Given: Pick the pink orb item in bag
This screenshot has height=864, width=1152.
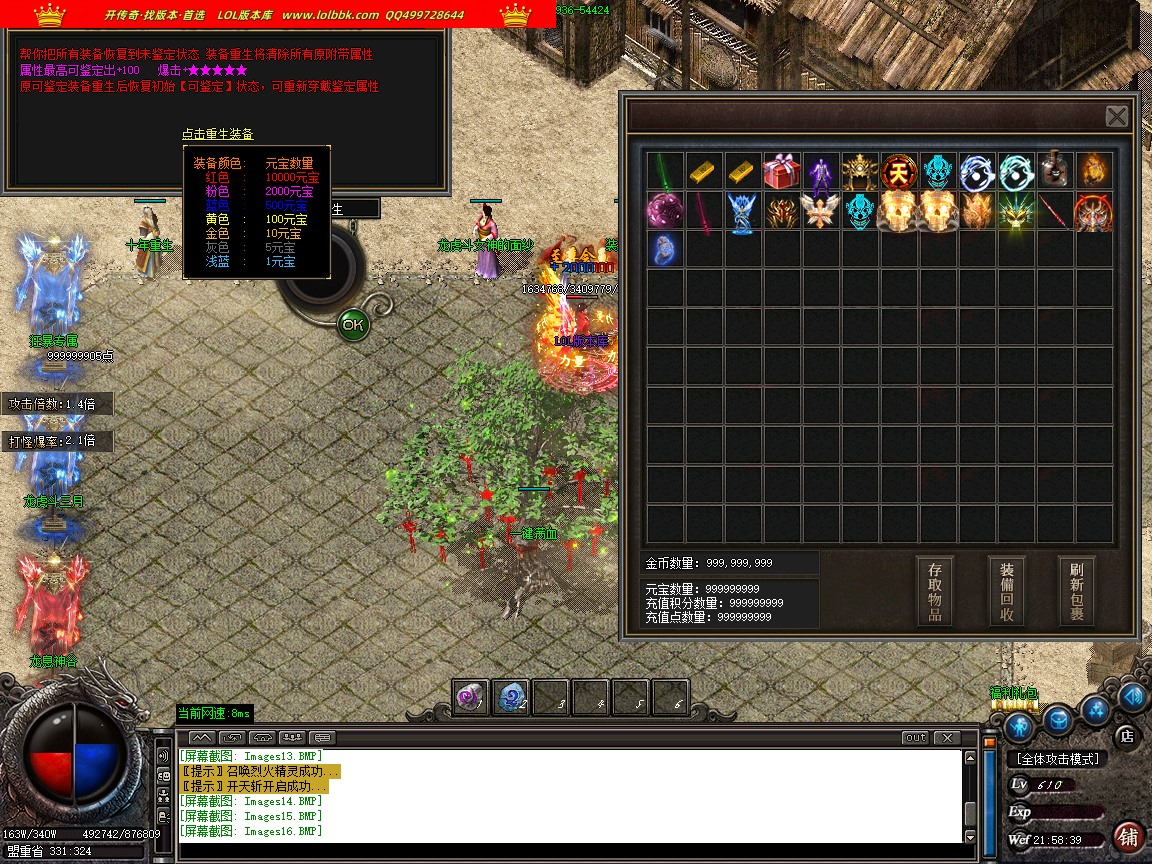Looking at the screenshot, I should pyautogui.click(x=664, y=211).
